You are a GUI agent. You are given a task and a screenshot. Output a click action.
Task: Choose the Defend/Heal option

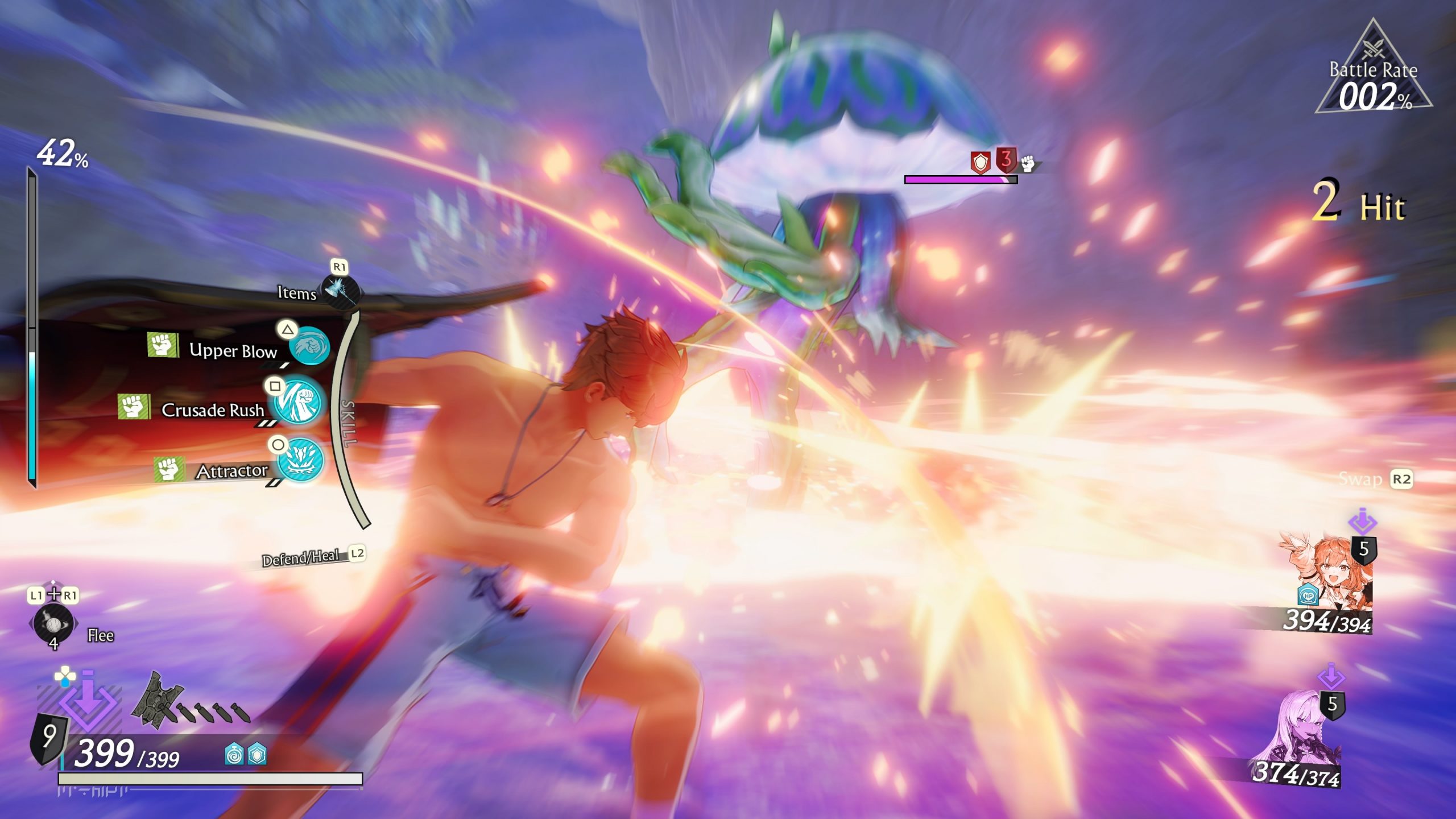pyautogui.click(x=301, y=557)
